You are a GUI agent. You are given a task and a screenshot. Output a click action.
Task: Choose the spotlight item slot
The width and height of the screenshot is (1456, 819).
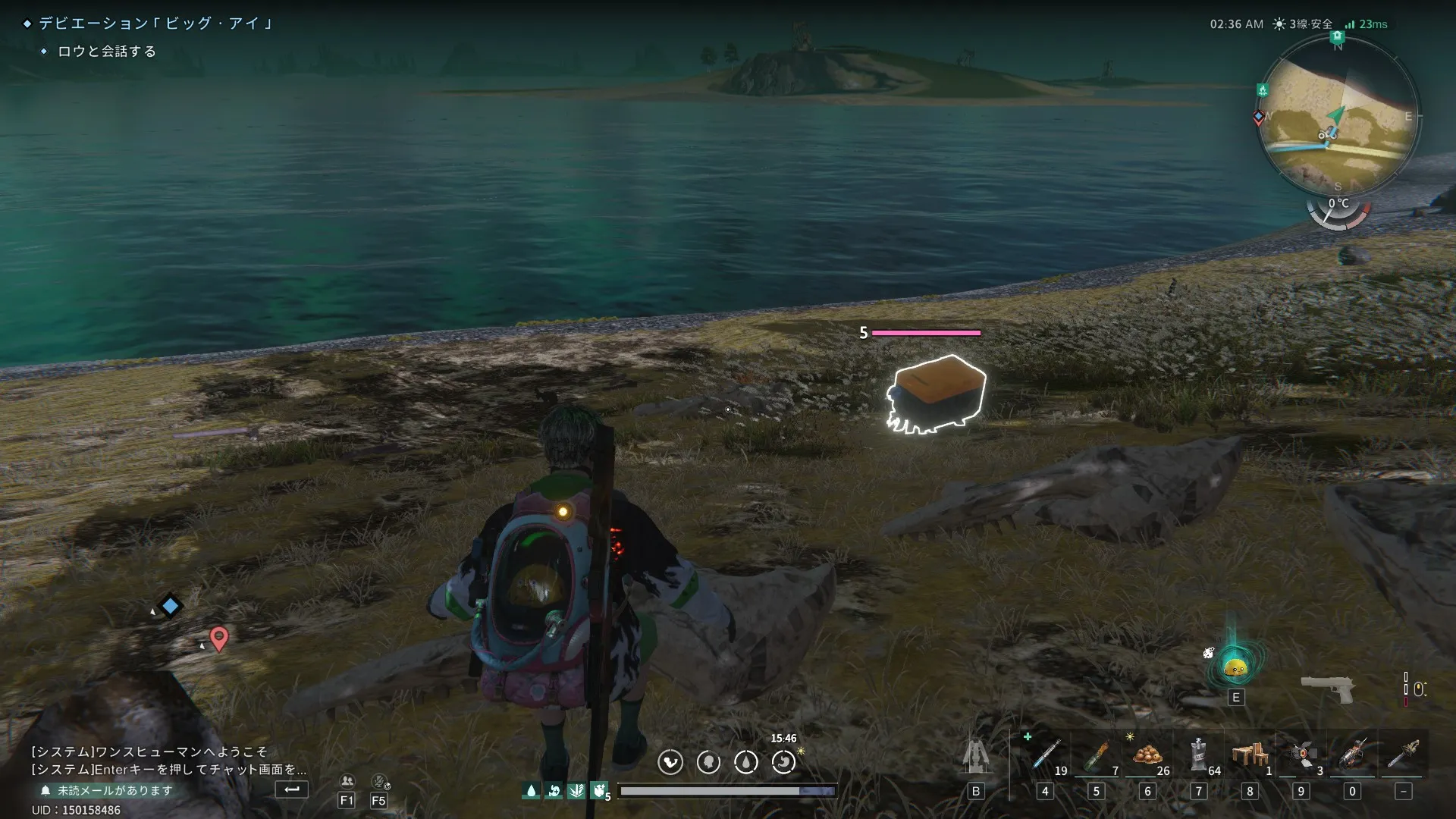tap(1301, 755)
